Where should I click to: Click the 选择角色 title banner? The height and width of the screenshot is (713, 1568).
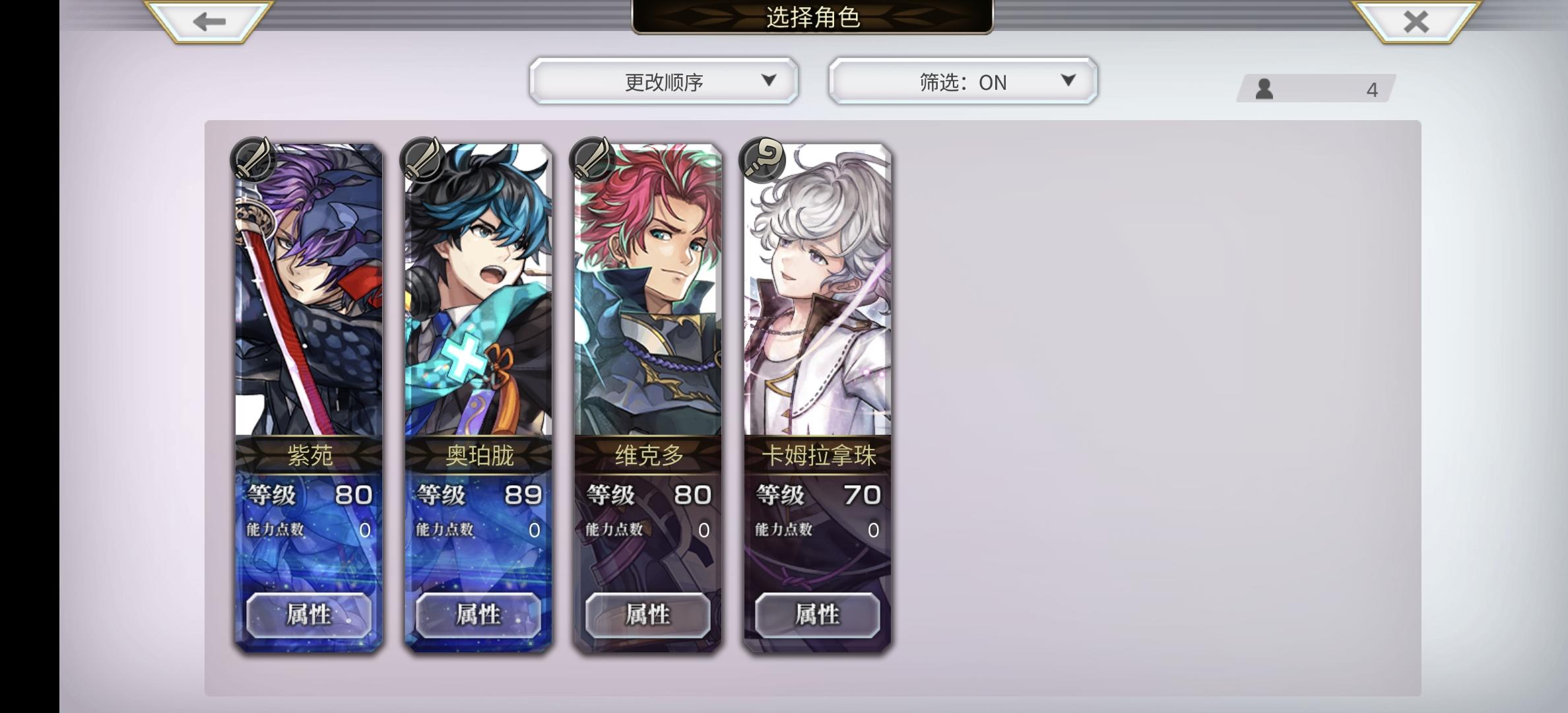click(x=810, y=18)
